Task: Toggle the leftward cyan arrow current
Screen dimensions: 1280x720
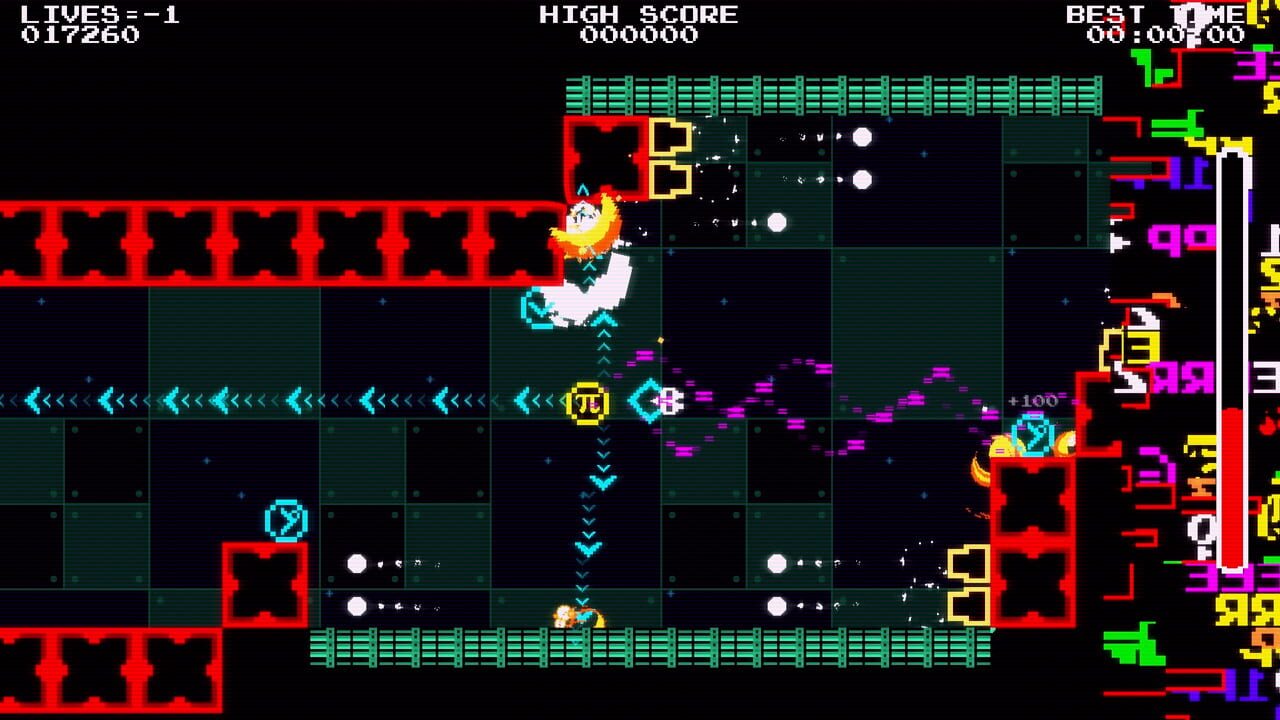Action: 250,397
